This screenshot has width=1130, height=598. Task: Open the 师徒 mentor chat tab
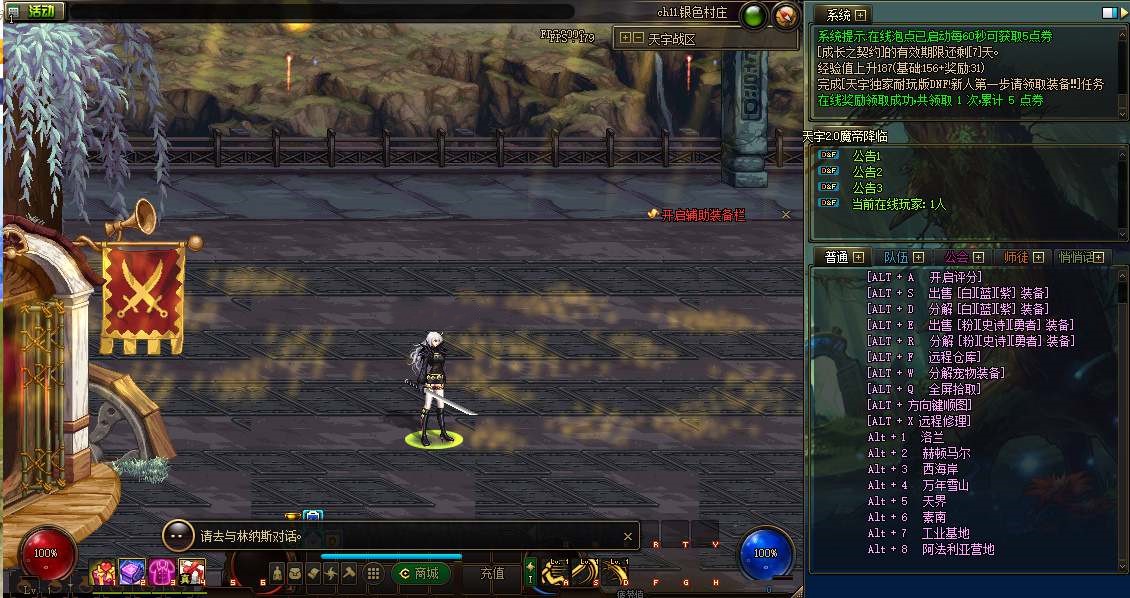(1016, 257)
